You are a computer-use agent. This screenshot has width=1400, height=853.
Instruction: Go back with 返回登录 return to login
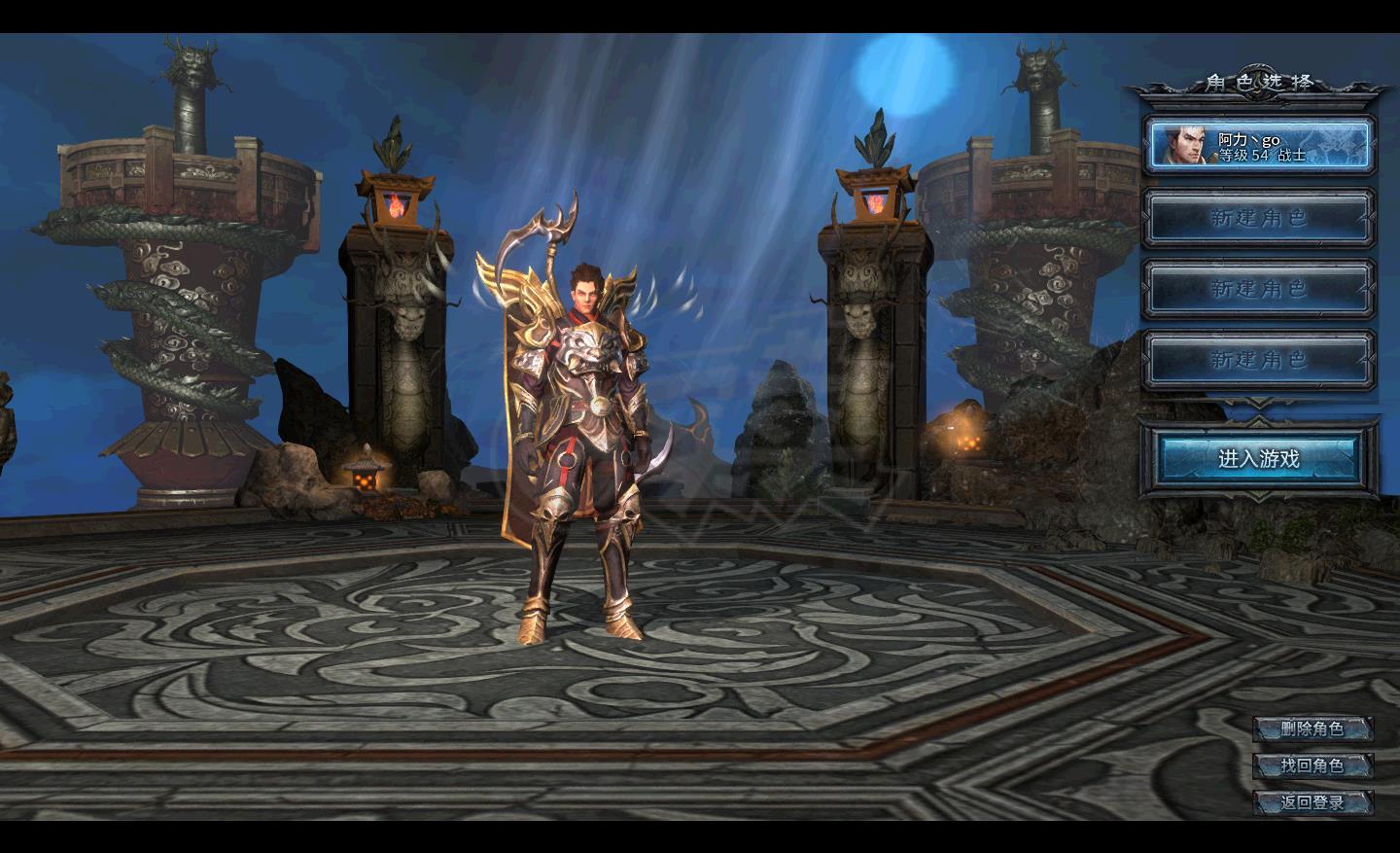pos(1312,802)
